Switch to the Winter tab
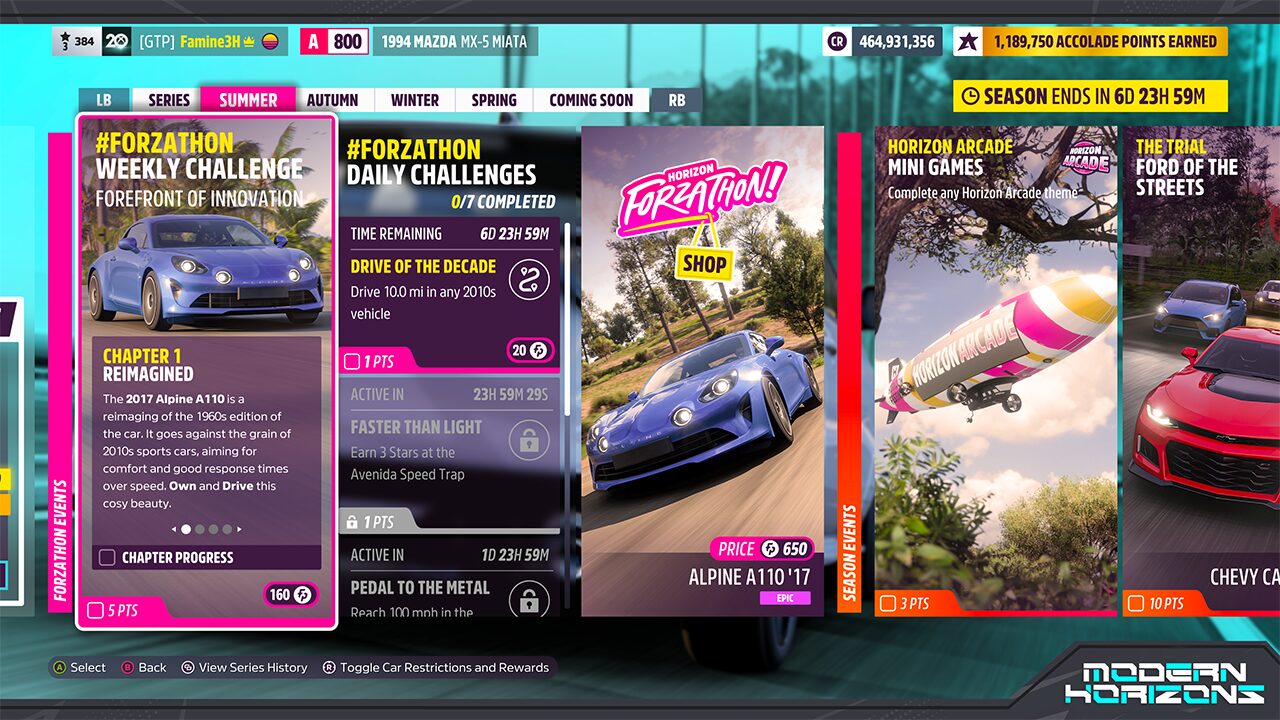 pyautogui.click(x=415, y=100)
